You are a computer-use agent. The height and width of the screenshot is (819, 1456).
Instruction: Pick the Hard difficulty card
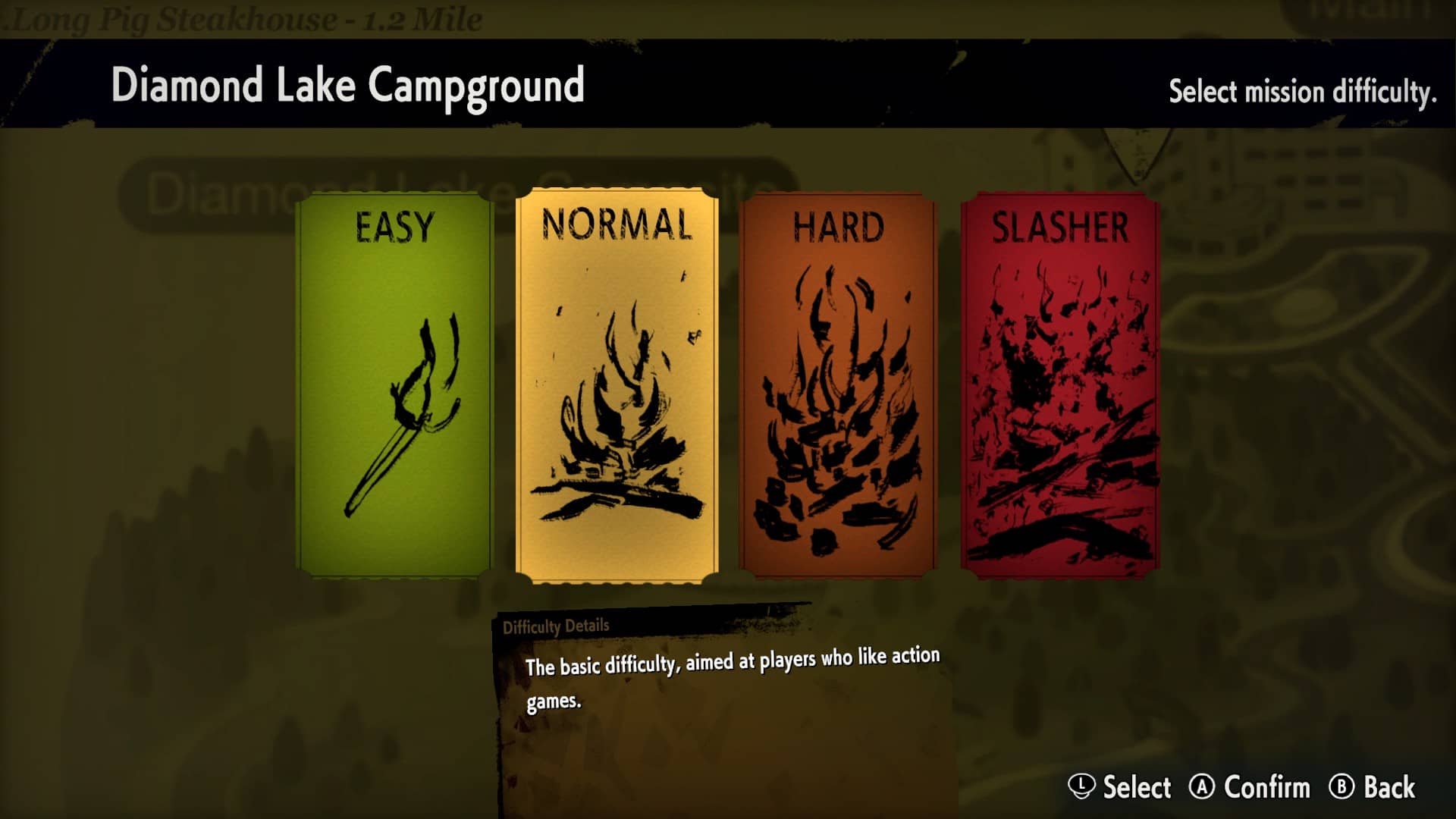tap(838, 385)
